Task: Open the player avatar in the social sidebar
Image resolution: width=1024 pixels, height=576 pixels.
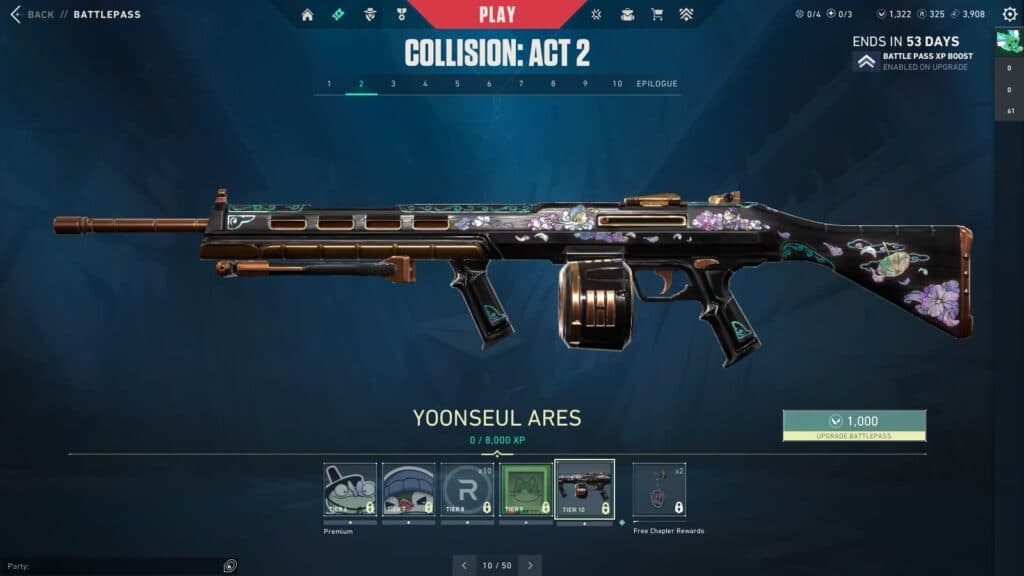Action: click(1008, 40)
